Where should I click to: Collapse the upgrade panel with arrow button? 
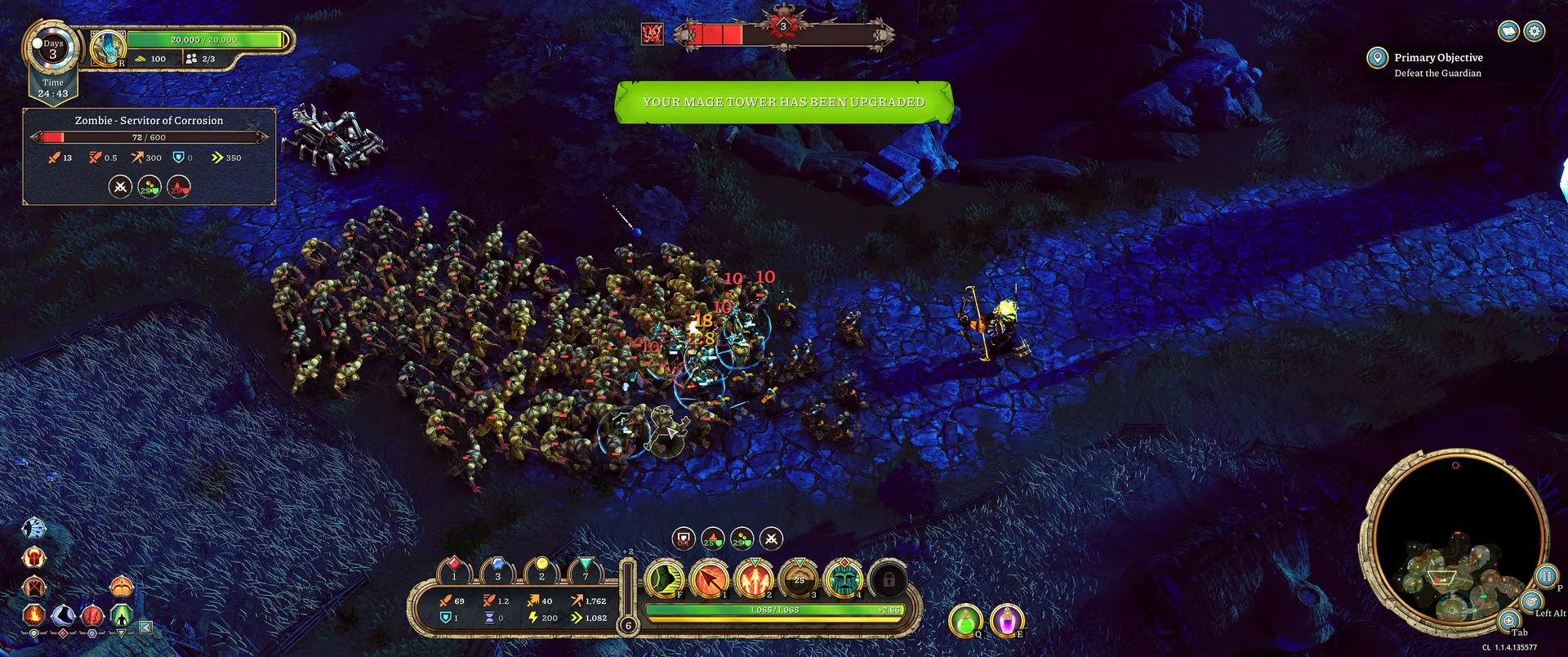pyautogui.click(x=145, y=628)
